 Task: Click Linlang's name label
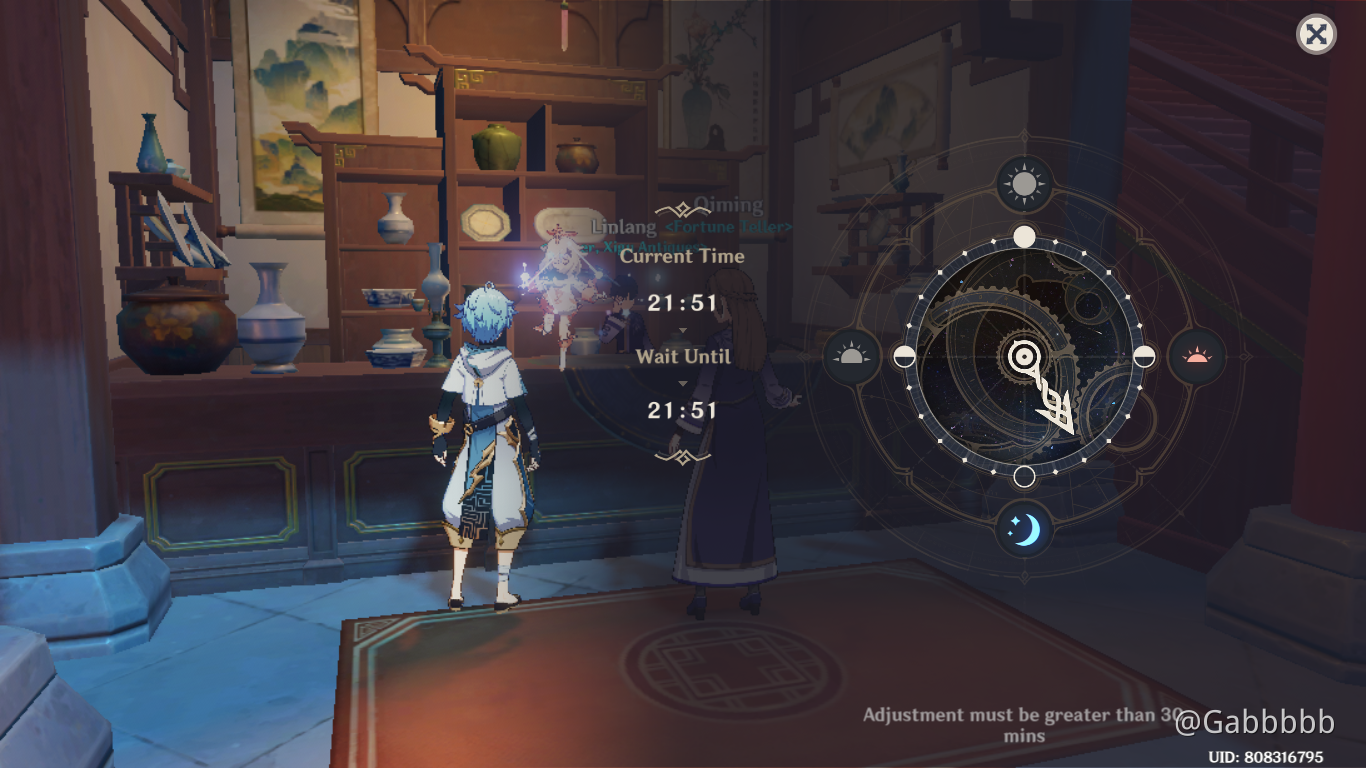click(x=622, y=227)
